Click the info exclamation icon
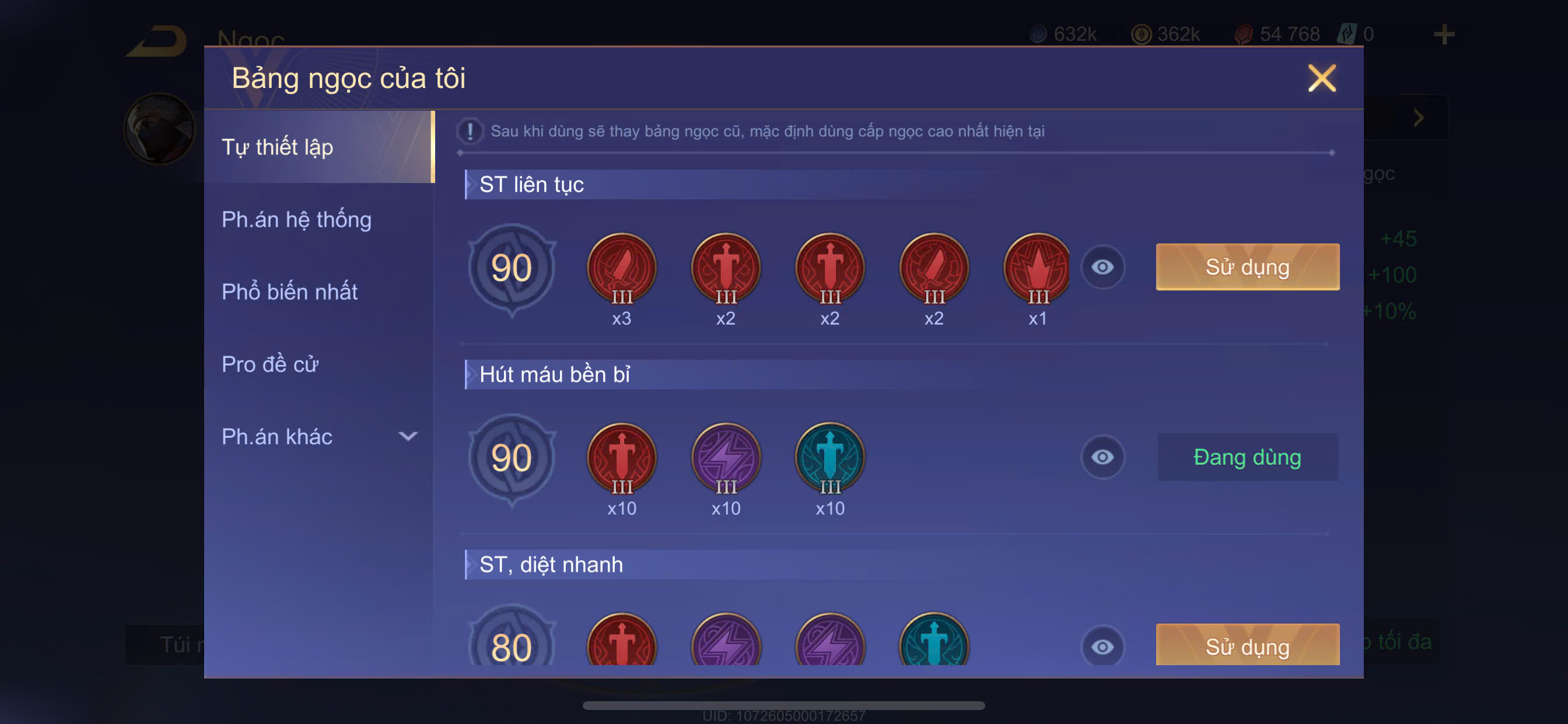Screen dimensions: 1568x724 click(x=470, y=131)
